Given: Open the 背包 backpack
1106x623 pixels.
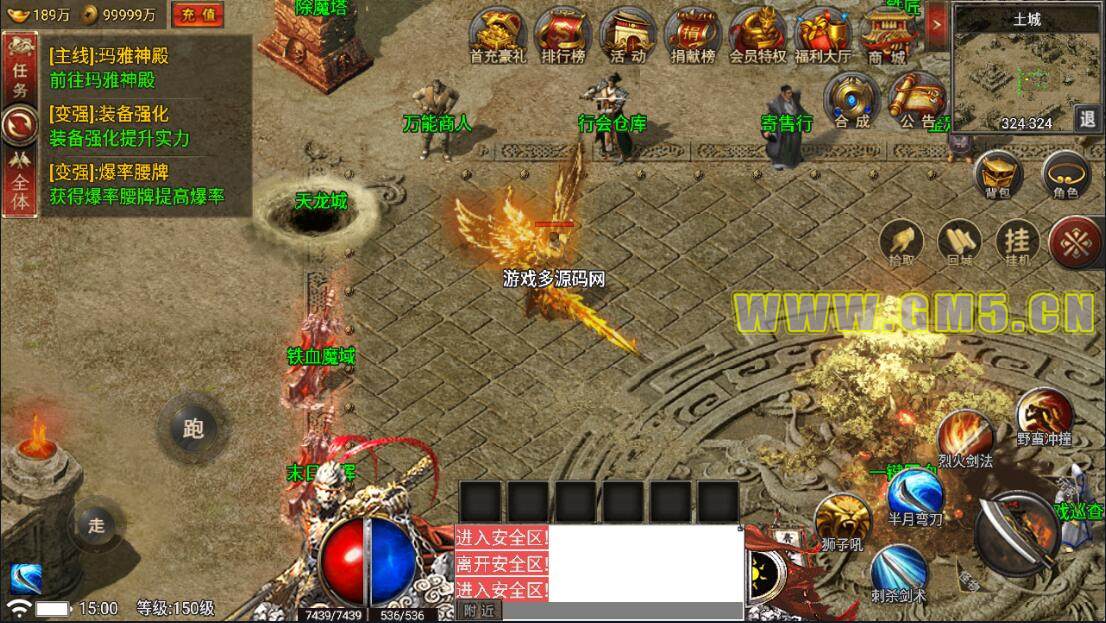Looking at the screenshot, I should (x=999, y=174).
